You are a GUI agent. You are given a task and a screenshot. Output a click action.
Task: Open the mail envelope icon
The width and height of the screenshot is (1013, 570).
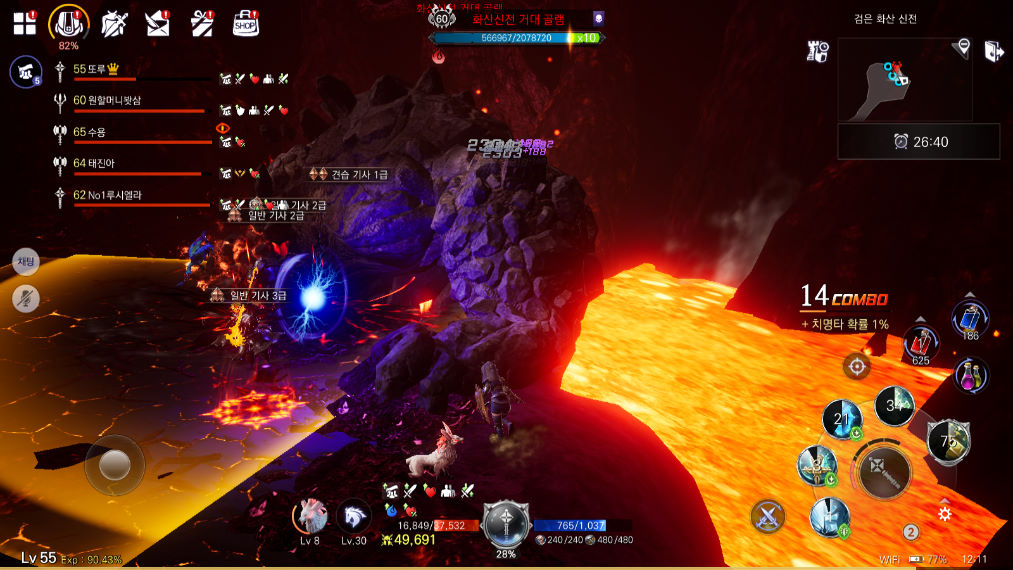tap(158, 24)
